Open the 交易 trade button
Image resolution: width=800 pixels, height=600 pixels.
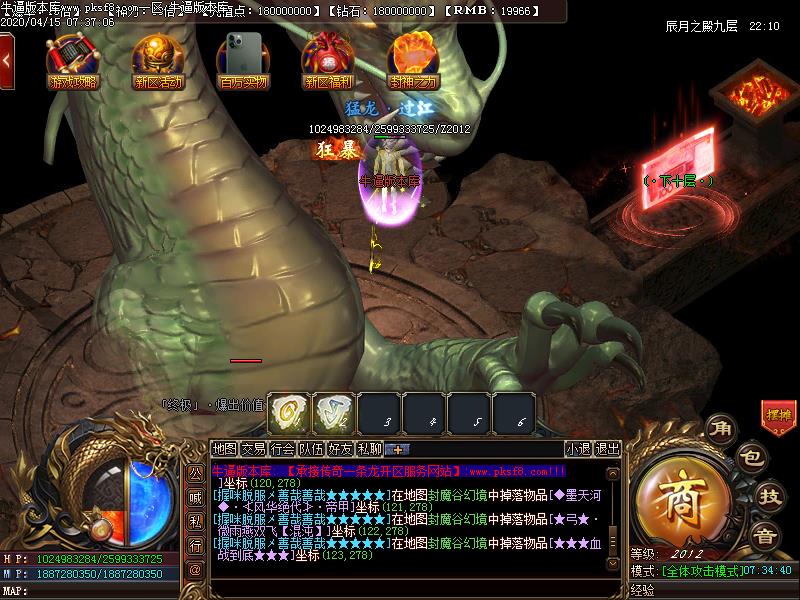click(x=254, y=449)
